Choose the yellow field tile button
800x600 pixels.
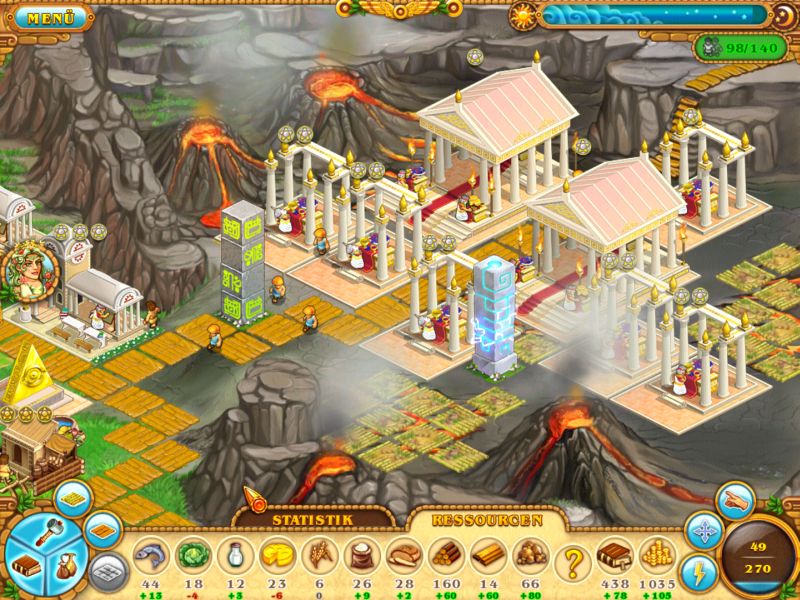pos(70,498)
